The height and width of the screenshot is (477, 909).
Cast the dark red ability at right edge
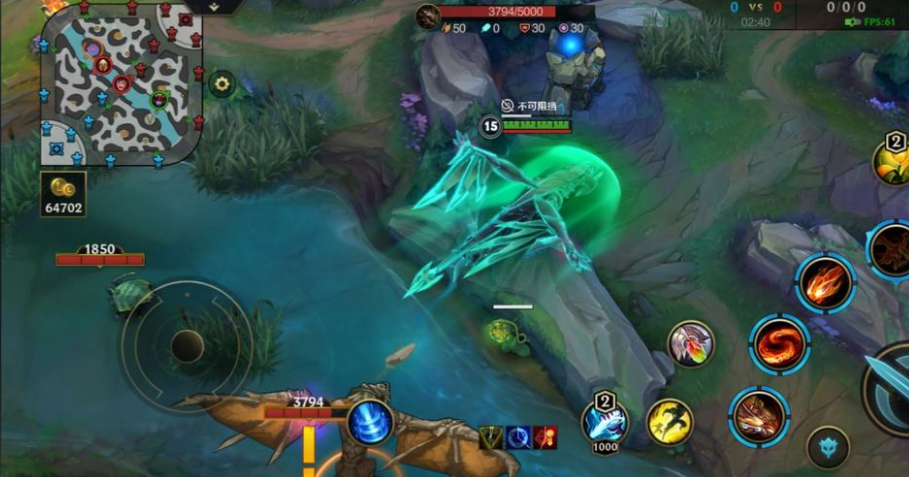(x=893, y=250)
